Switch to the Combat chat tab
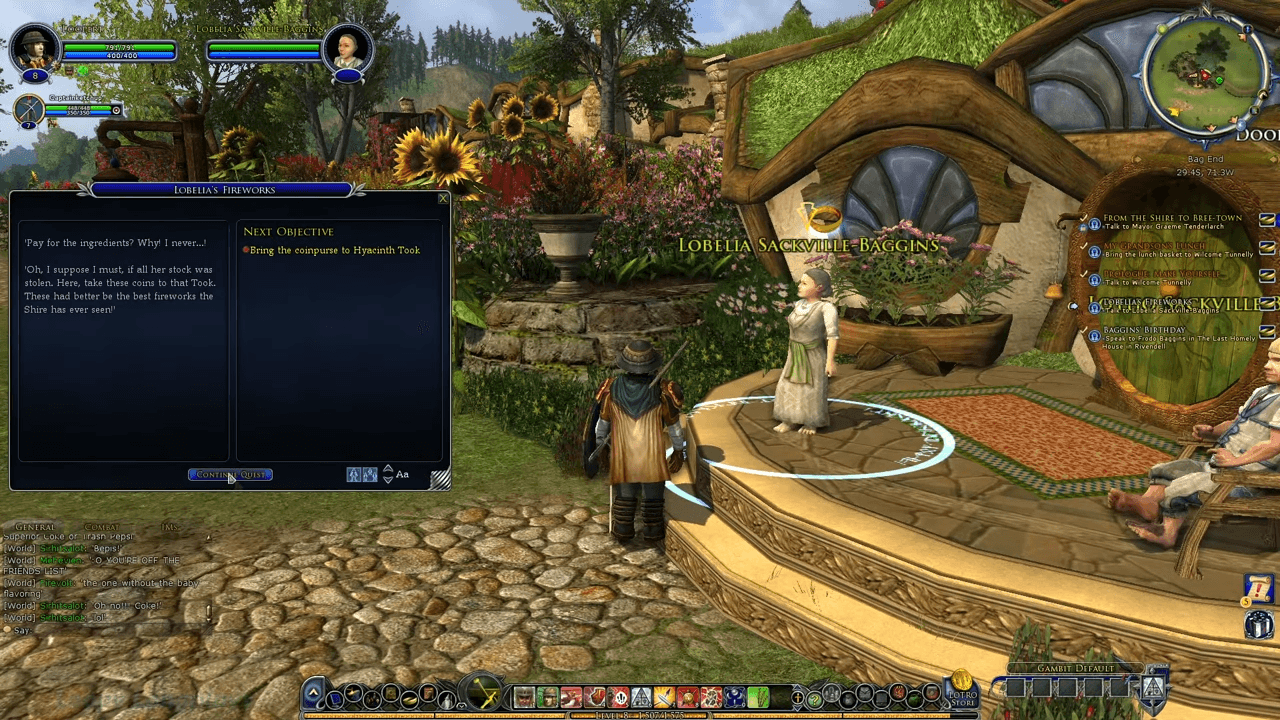This screenshot has height=720, width=1280. pyautogui.click(x=102, y=527)
